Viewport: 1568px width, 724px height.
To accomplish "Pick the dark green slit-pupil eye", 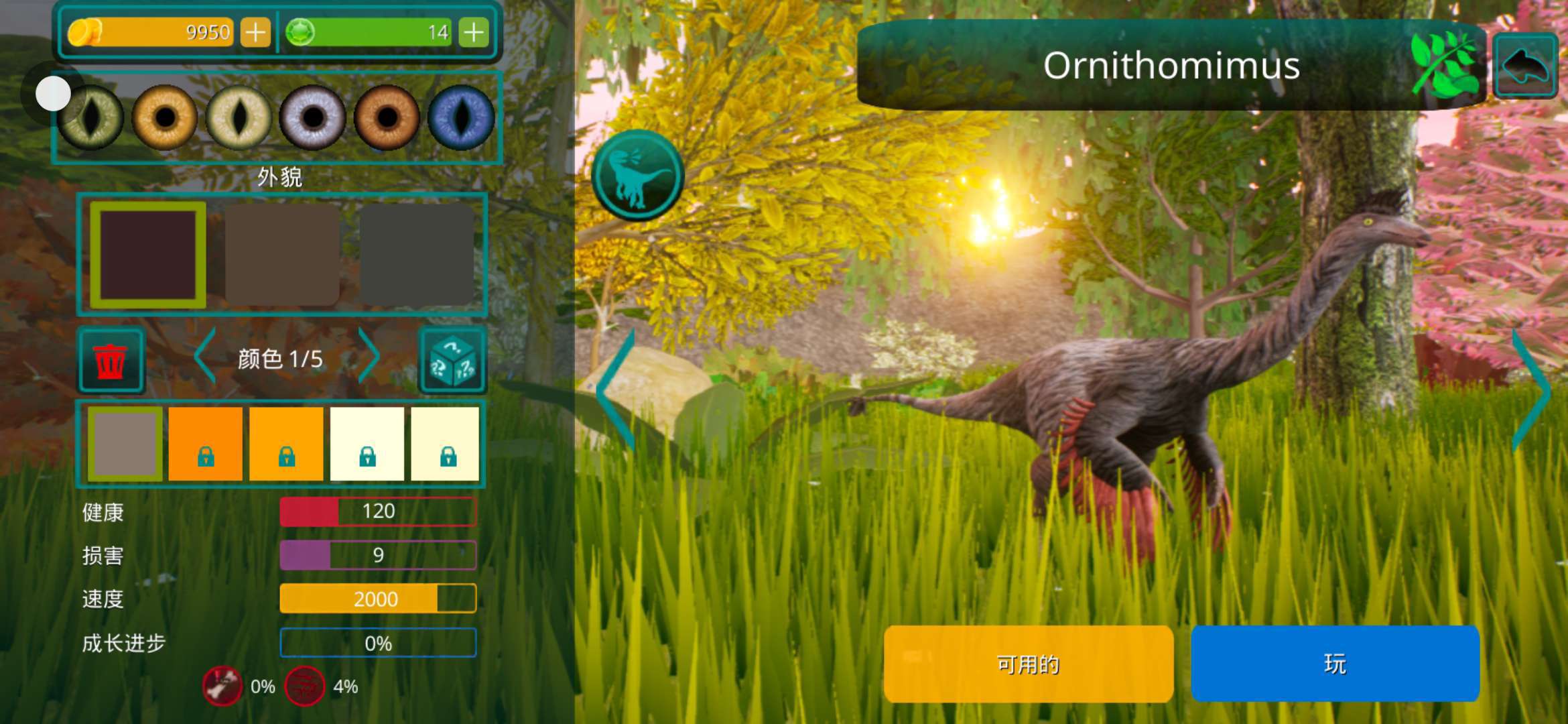I will tap(91, 118).
